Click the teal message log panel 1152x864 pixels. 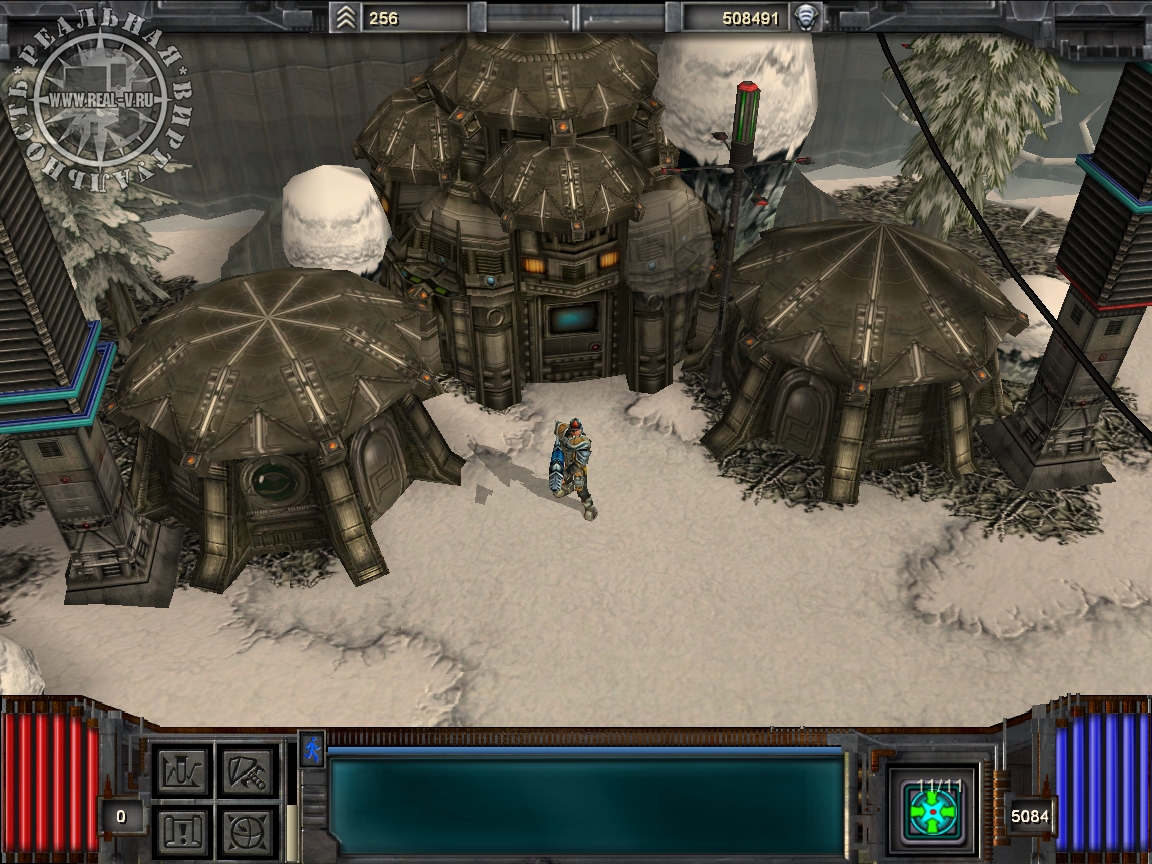pyautogui.click(x=586, y=806)
